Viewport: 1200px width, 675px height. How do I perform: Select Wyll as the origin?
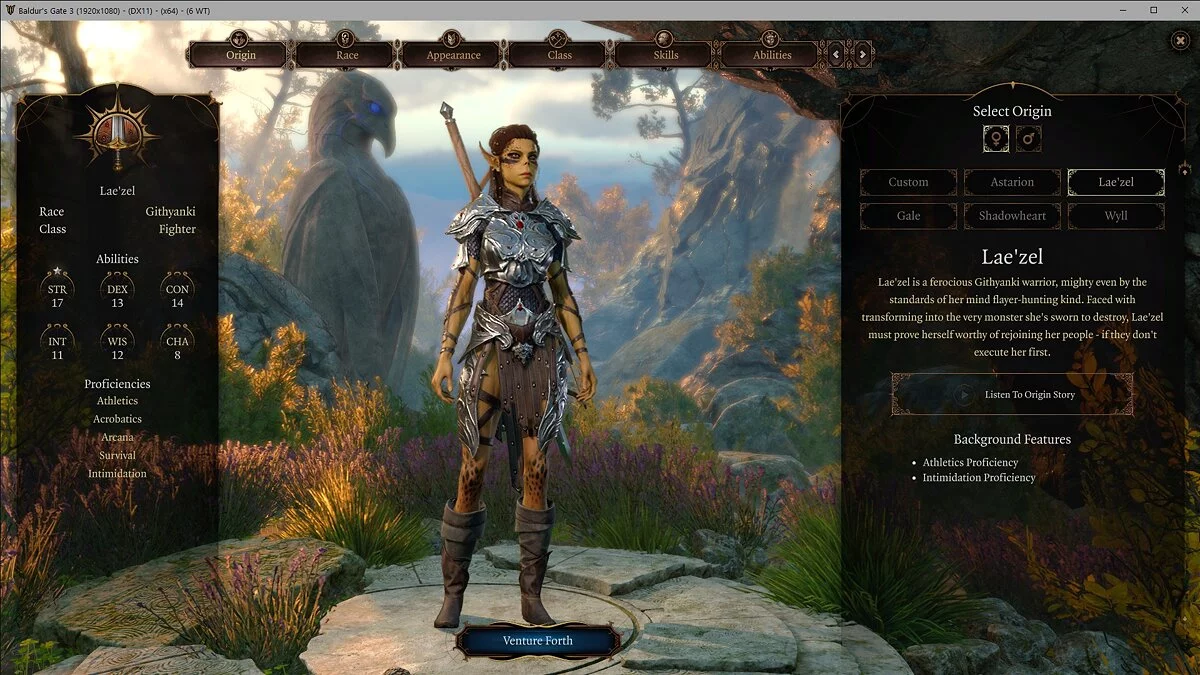pos(1116,216)
